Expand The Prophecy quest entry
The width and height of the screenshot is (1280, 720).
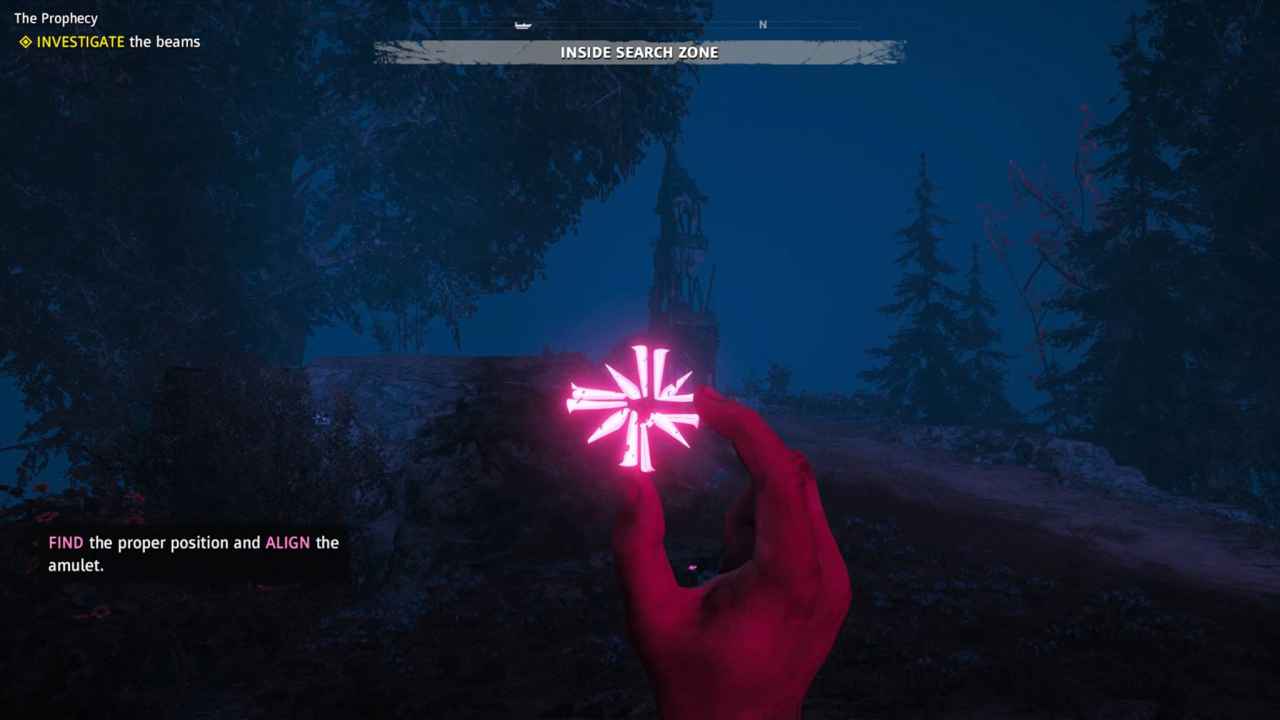56,18
